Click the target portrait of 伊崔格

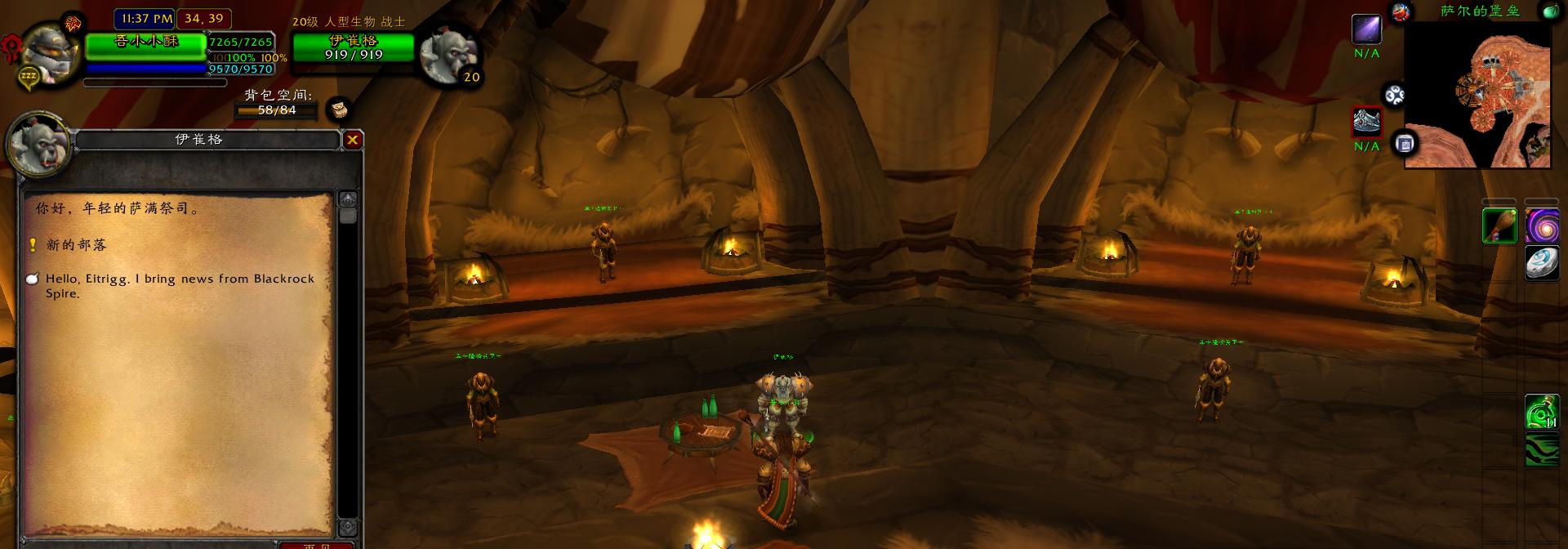(x=446, y=52)
